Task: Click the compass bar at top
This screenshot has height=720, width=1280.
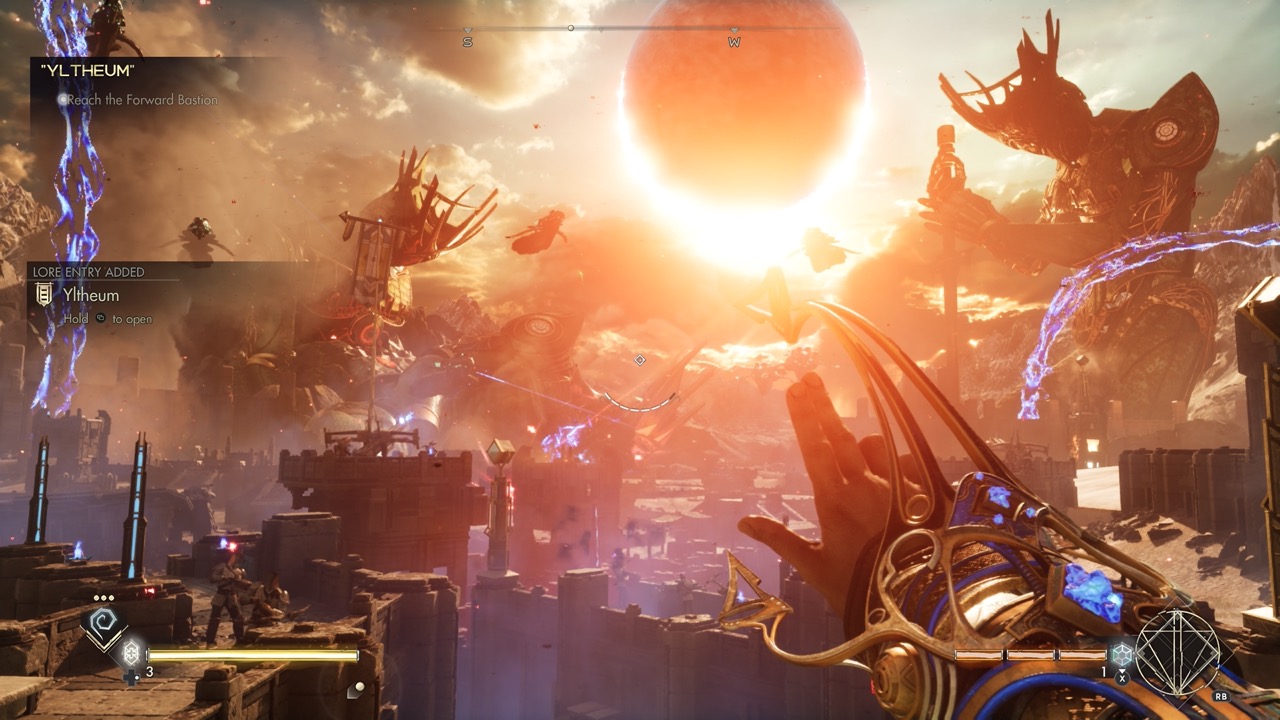Action: click(600, 29)
